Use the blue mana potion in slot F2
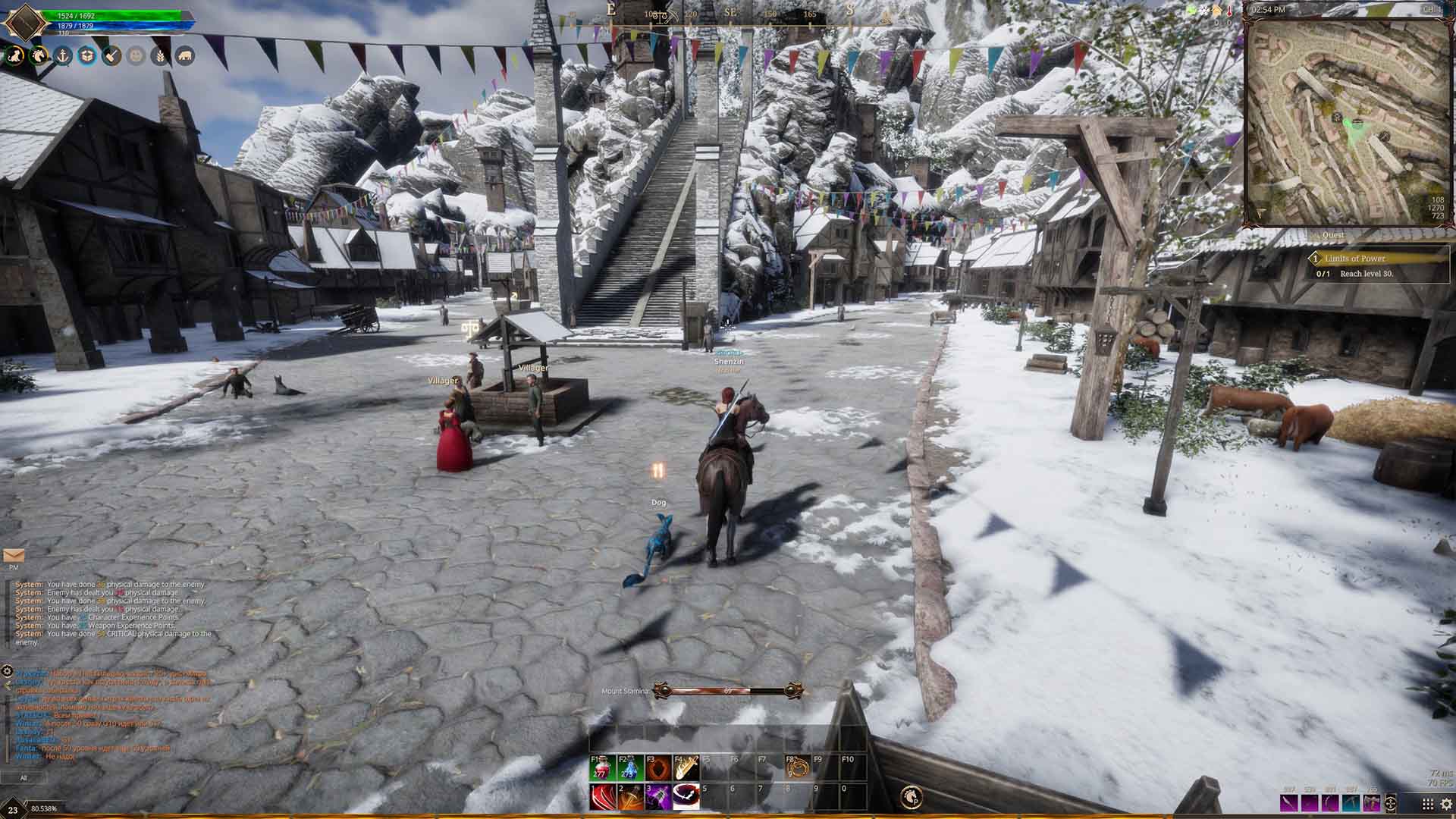This screenshot has width=1456, height=819. (629, 768)
